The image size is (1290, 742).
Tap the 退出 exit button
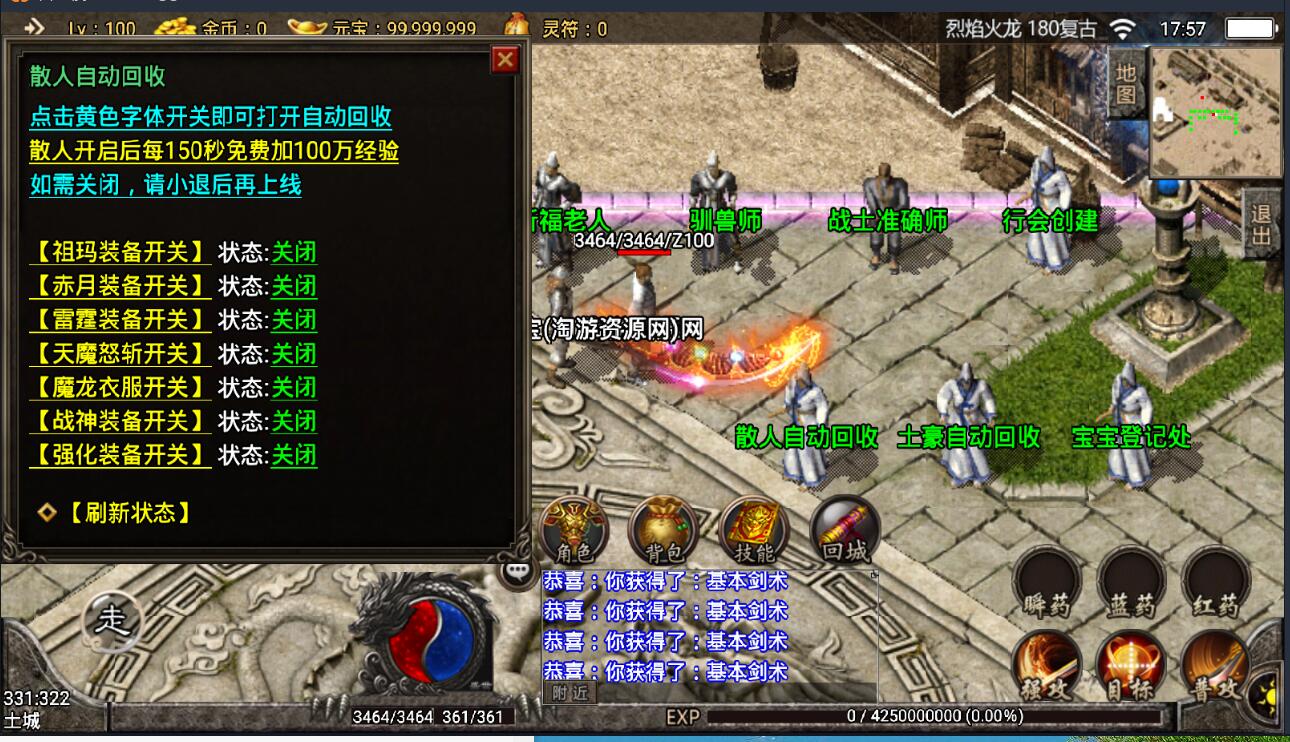pos(1262,225)
